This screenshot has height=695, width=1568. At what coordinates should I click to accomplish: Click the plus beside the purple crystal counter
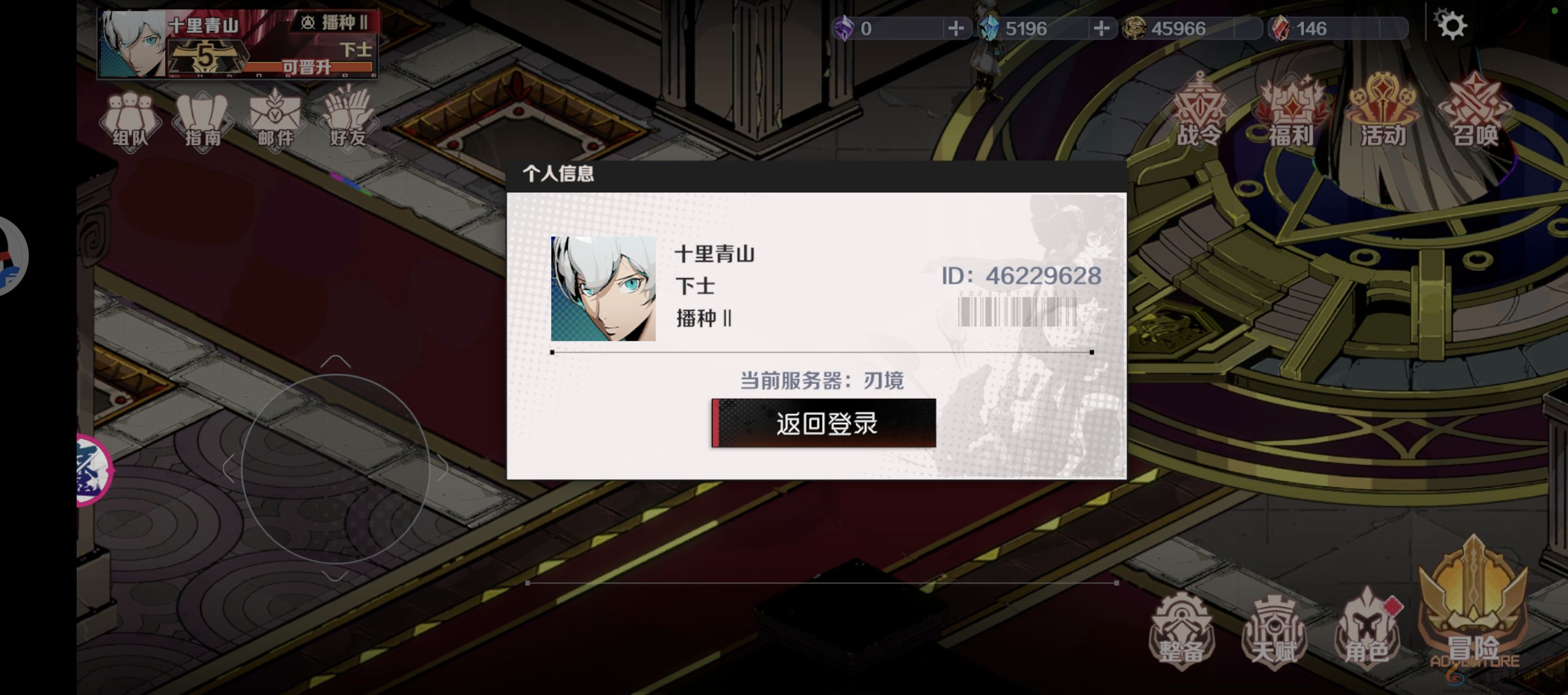click(x=956, y=28)
